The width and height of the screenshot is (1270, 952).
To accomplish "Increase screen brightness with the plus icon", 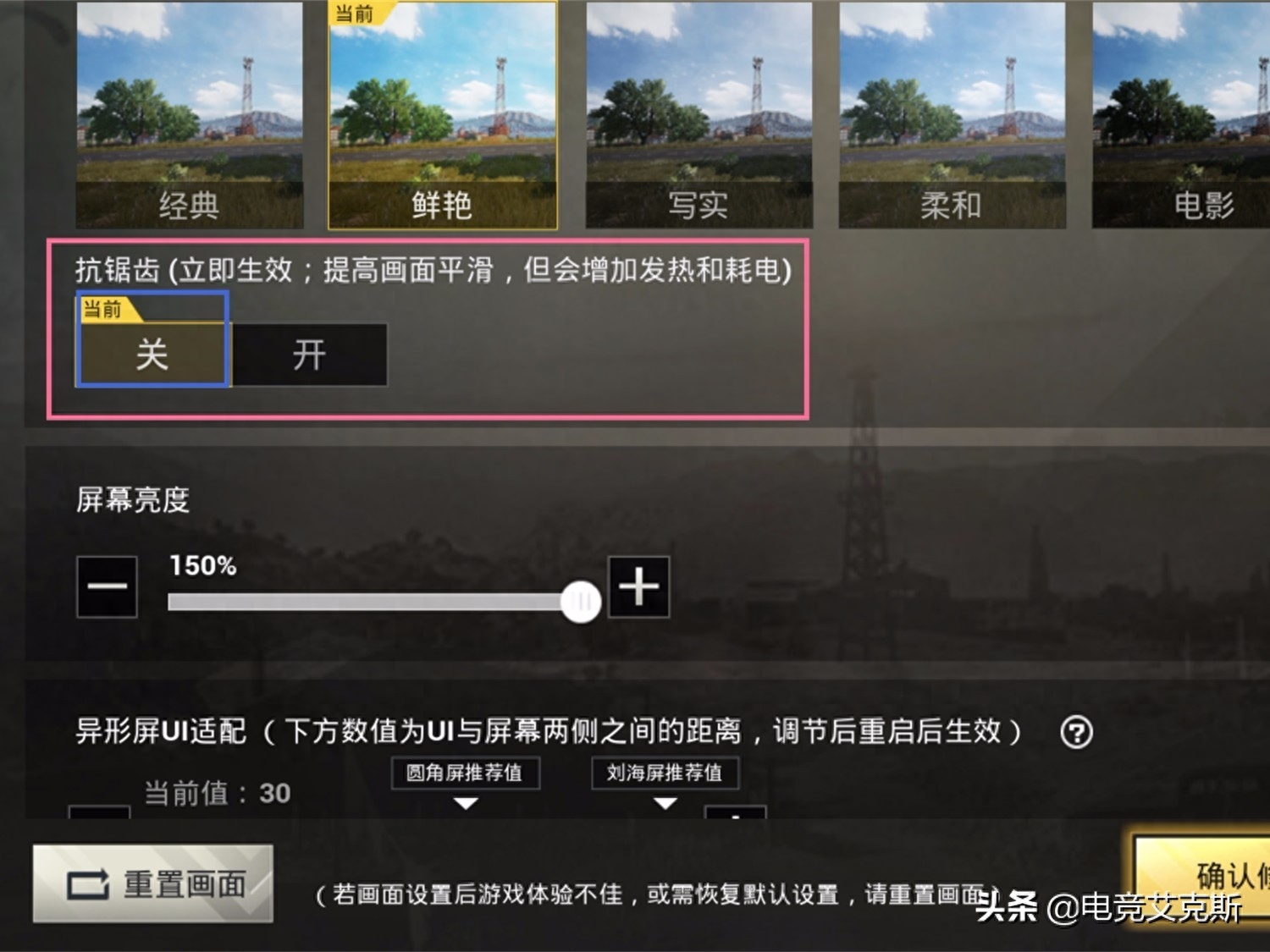I will 638,586.
